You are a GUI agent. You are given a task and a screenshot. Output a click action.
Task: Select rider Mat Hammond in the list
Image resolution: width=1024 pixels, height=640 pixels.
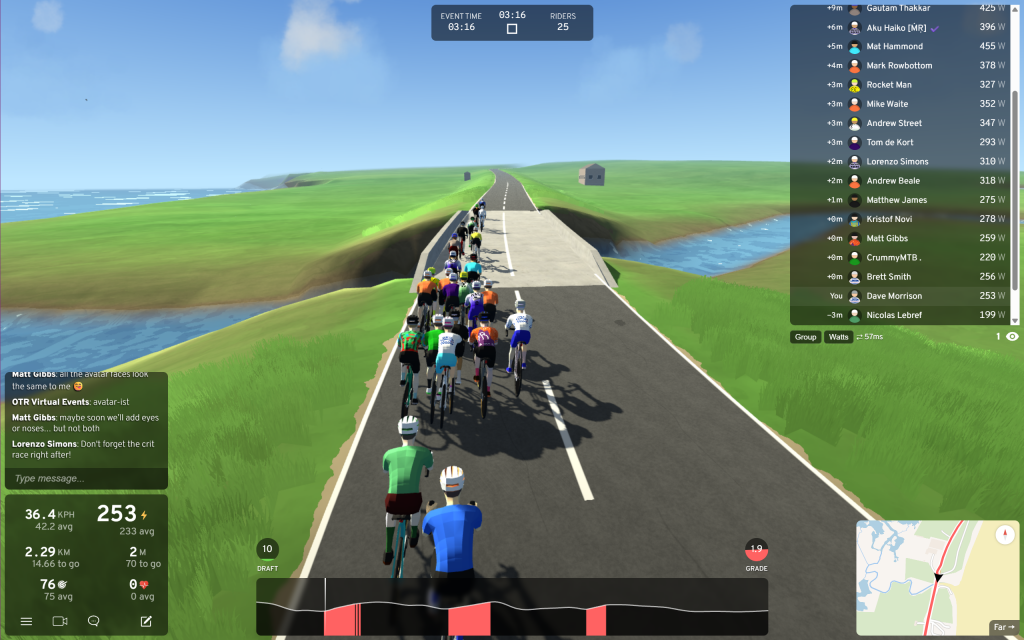pyautogui.click(x=894, y=46)
